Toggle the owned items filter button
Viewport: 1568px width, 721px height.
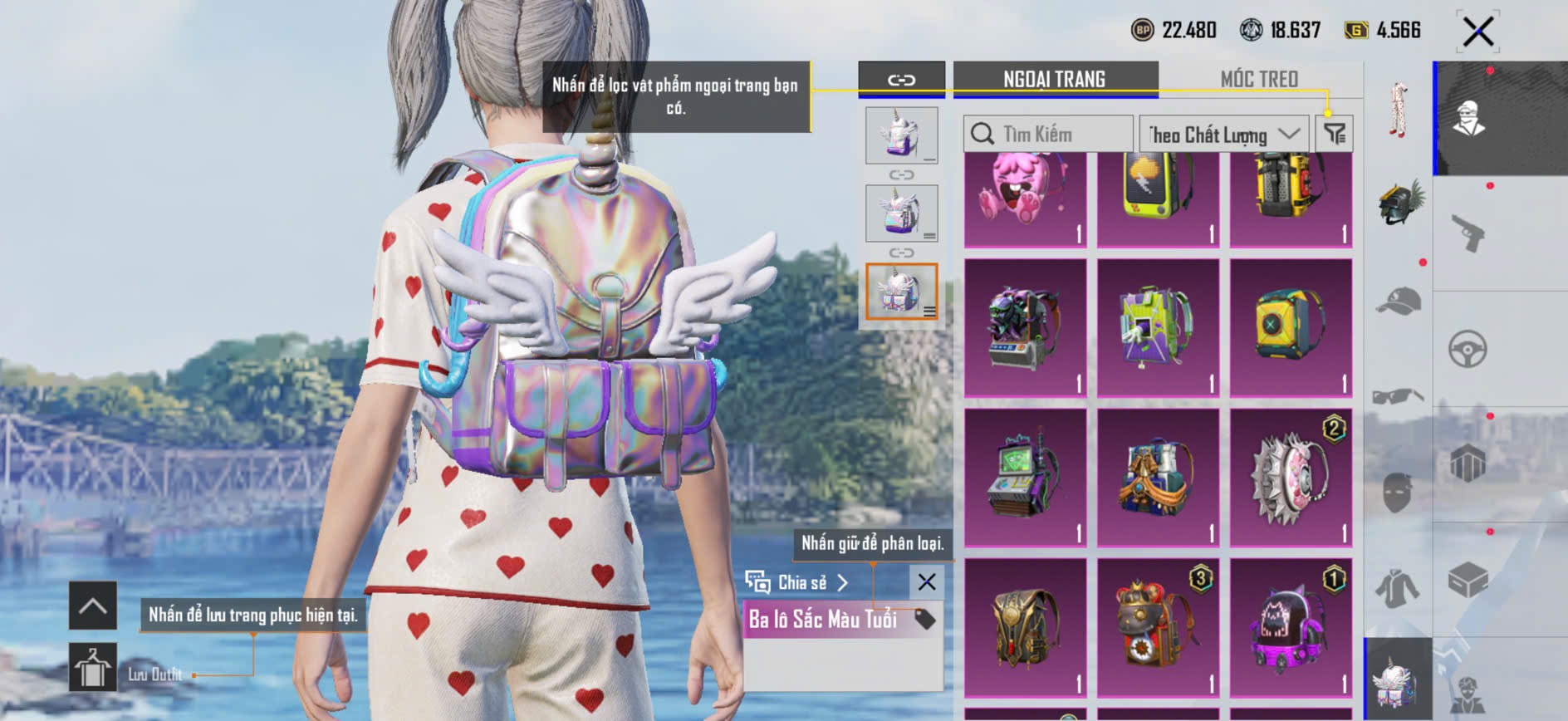[1334, 134]
